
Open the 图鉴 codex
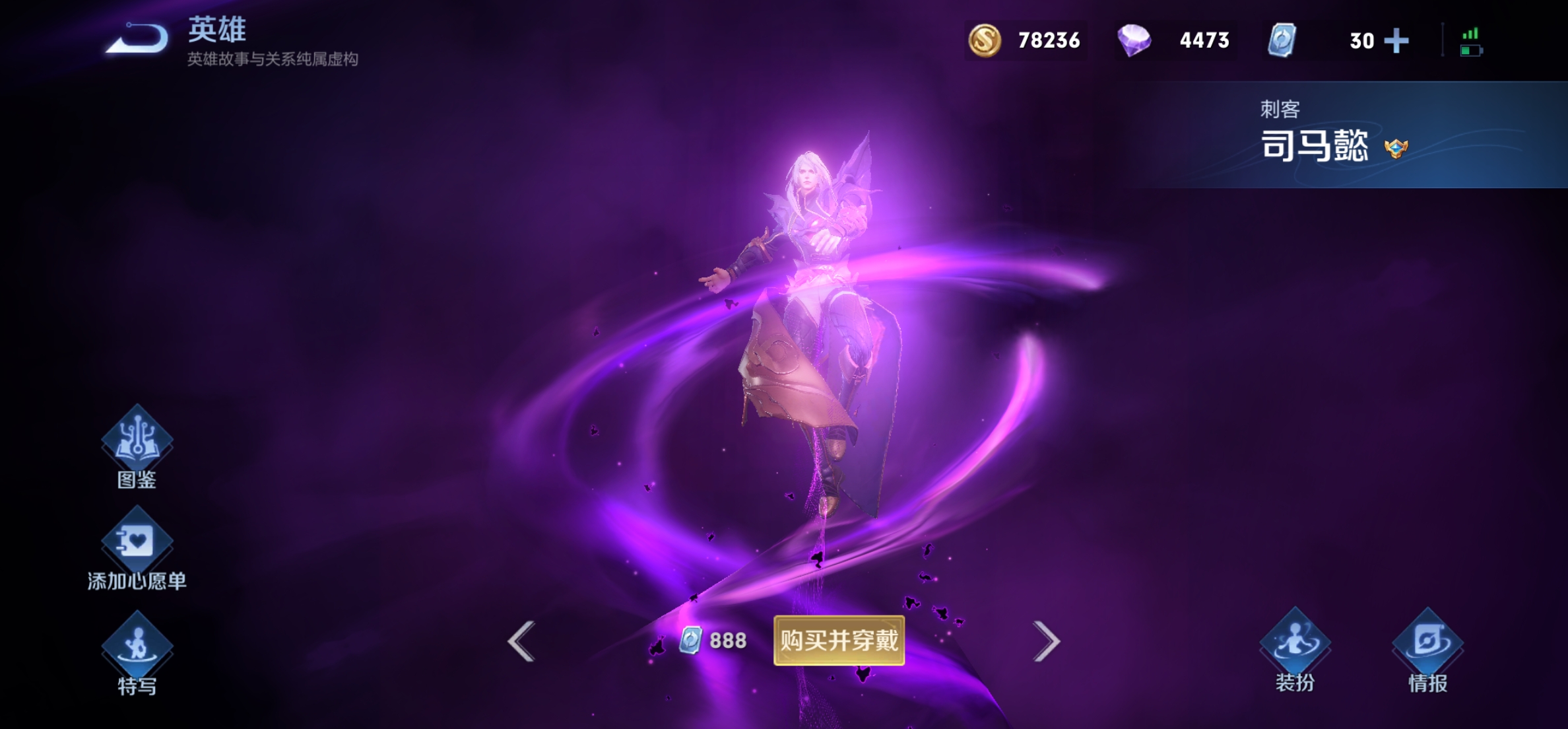(137, 442)
